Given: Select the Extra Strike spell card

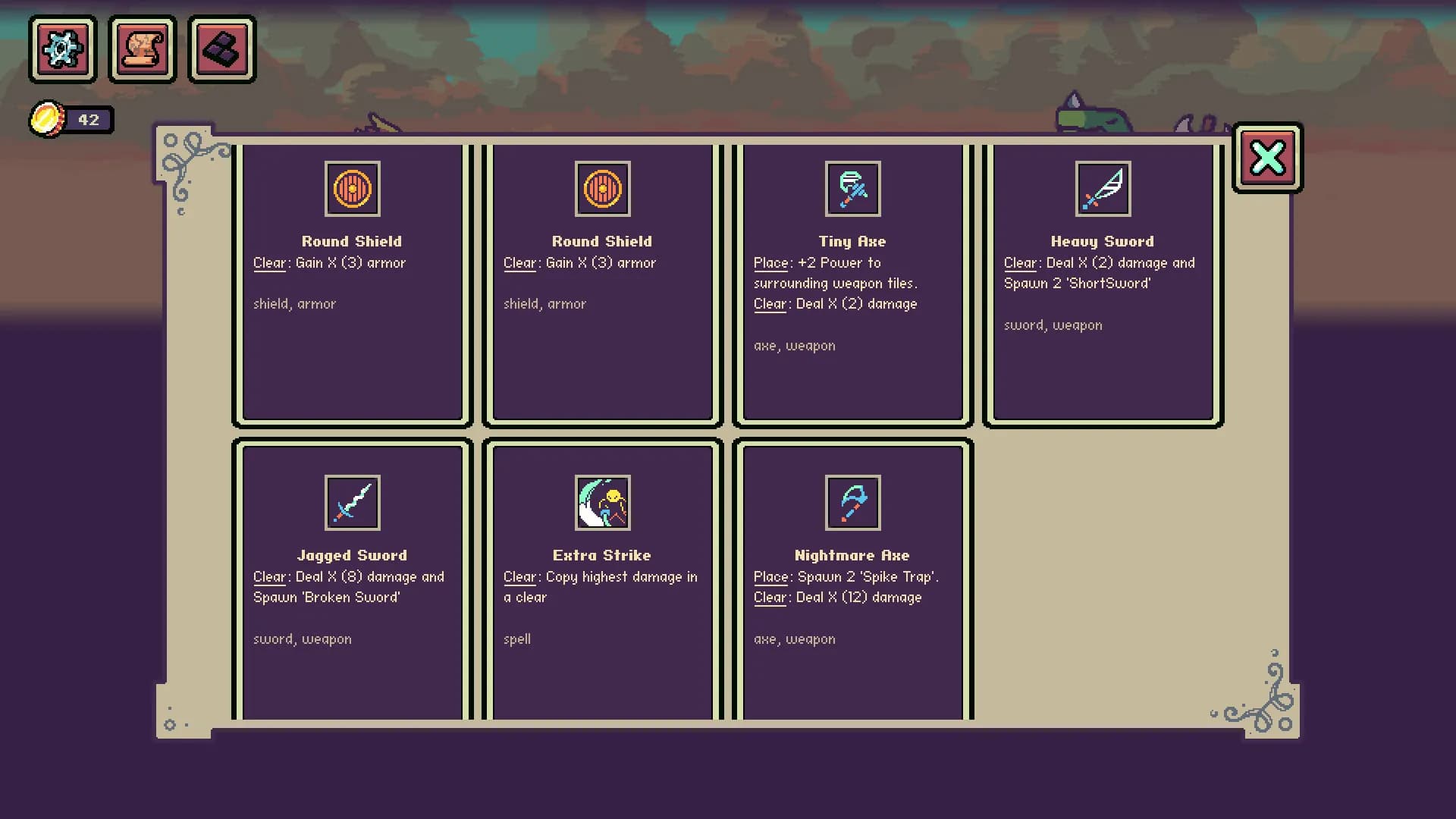Looking at the screenshot, I should coord(601,576).
